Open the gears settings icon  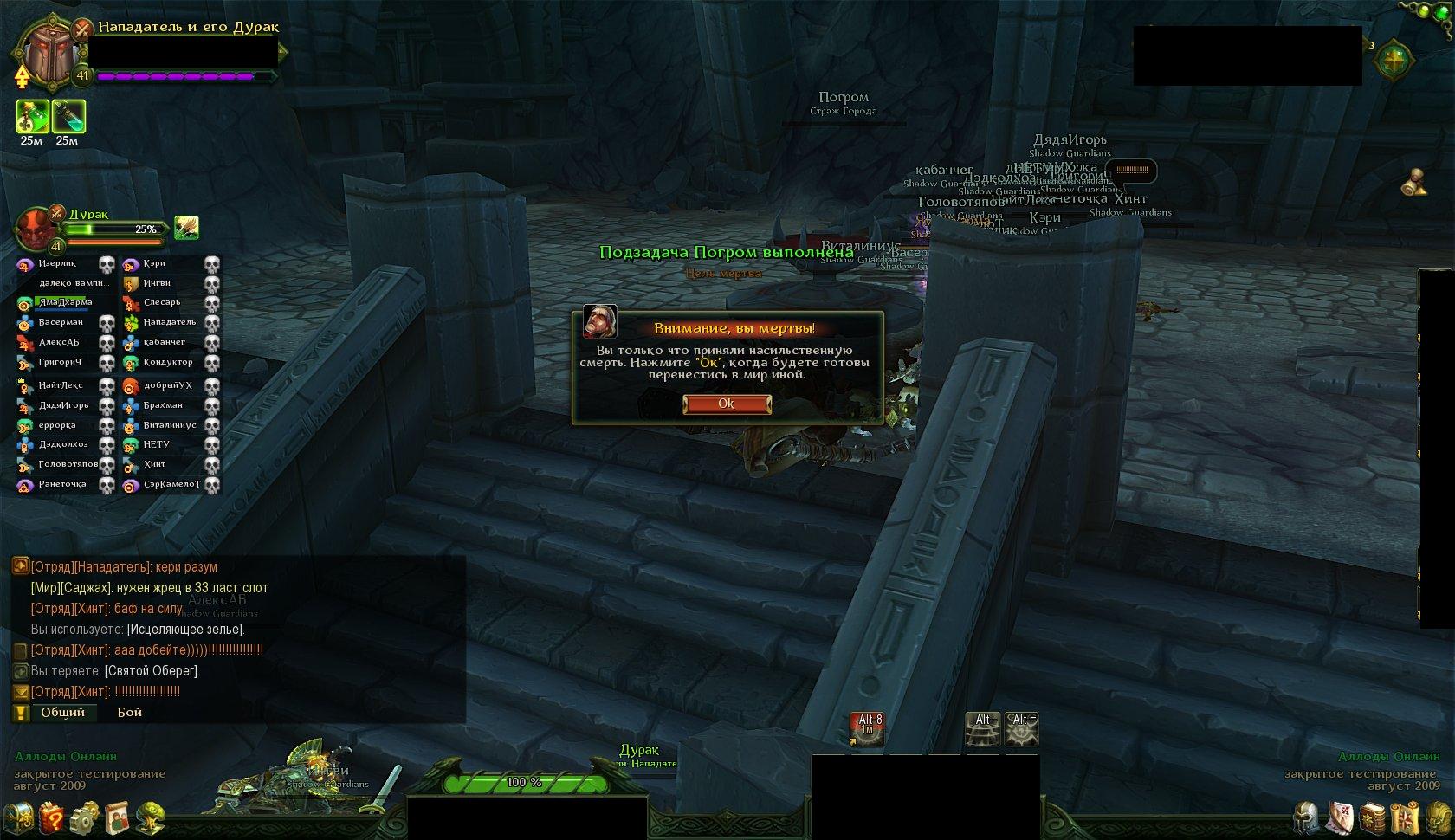tap(84, 817)
